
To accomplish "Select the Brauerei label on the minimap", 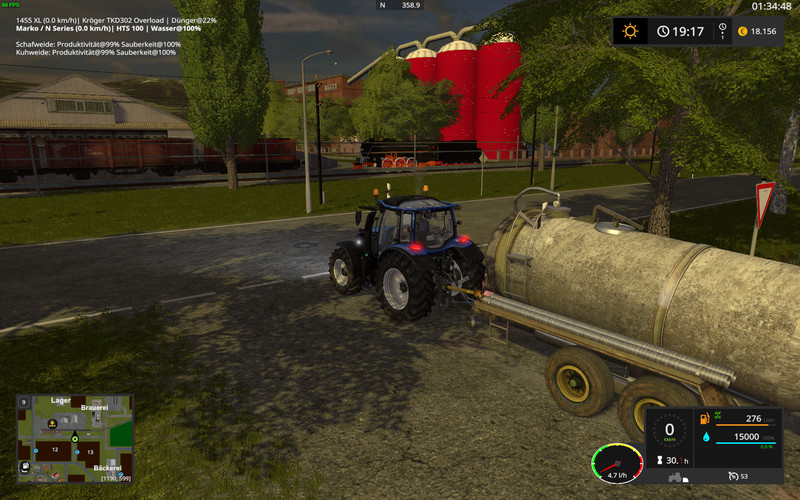I will (x=94, y=409).
